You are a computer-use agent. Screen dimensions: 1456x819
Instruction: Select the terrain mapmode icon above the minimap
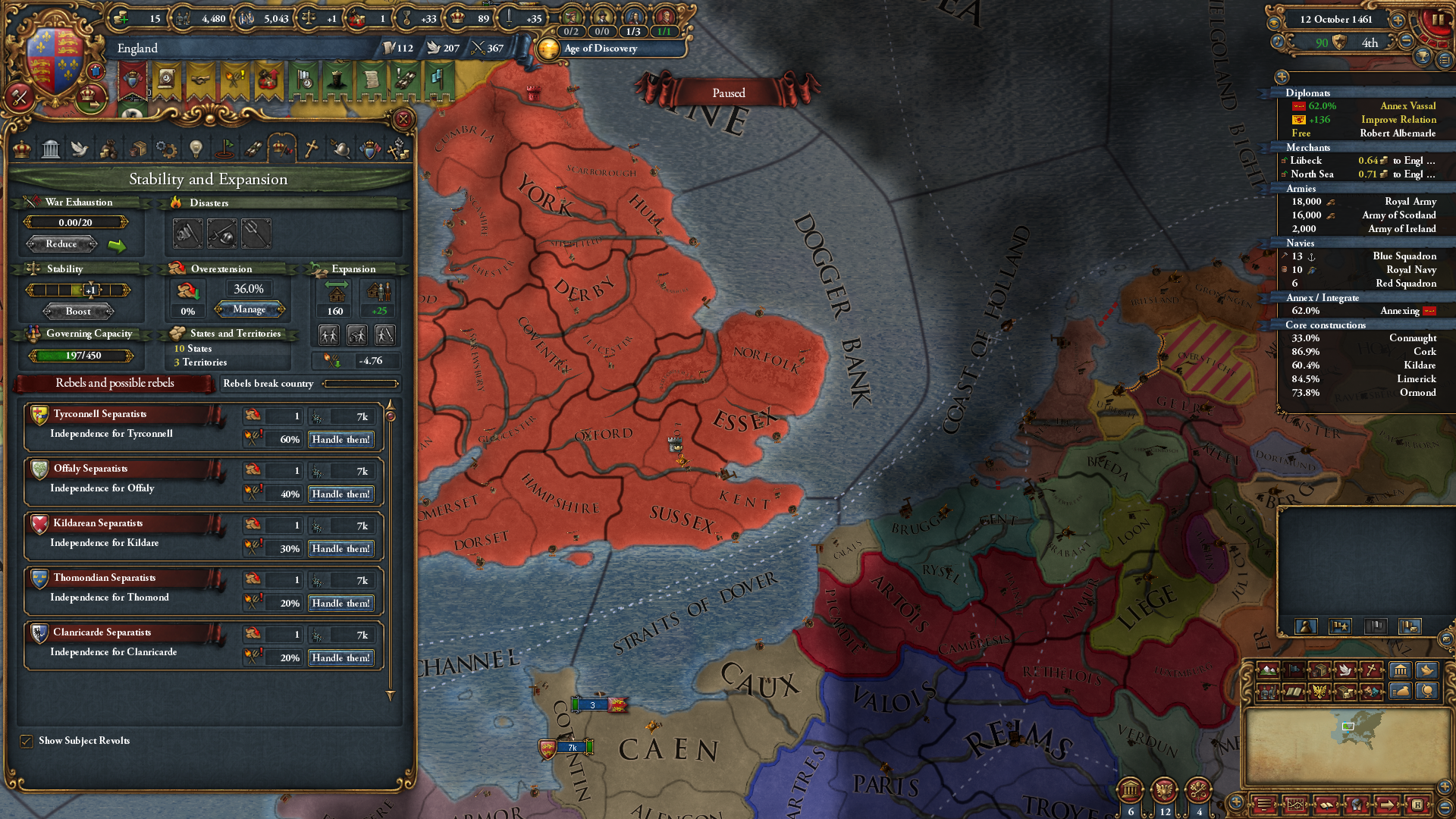(1267, 670)
